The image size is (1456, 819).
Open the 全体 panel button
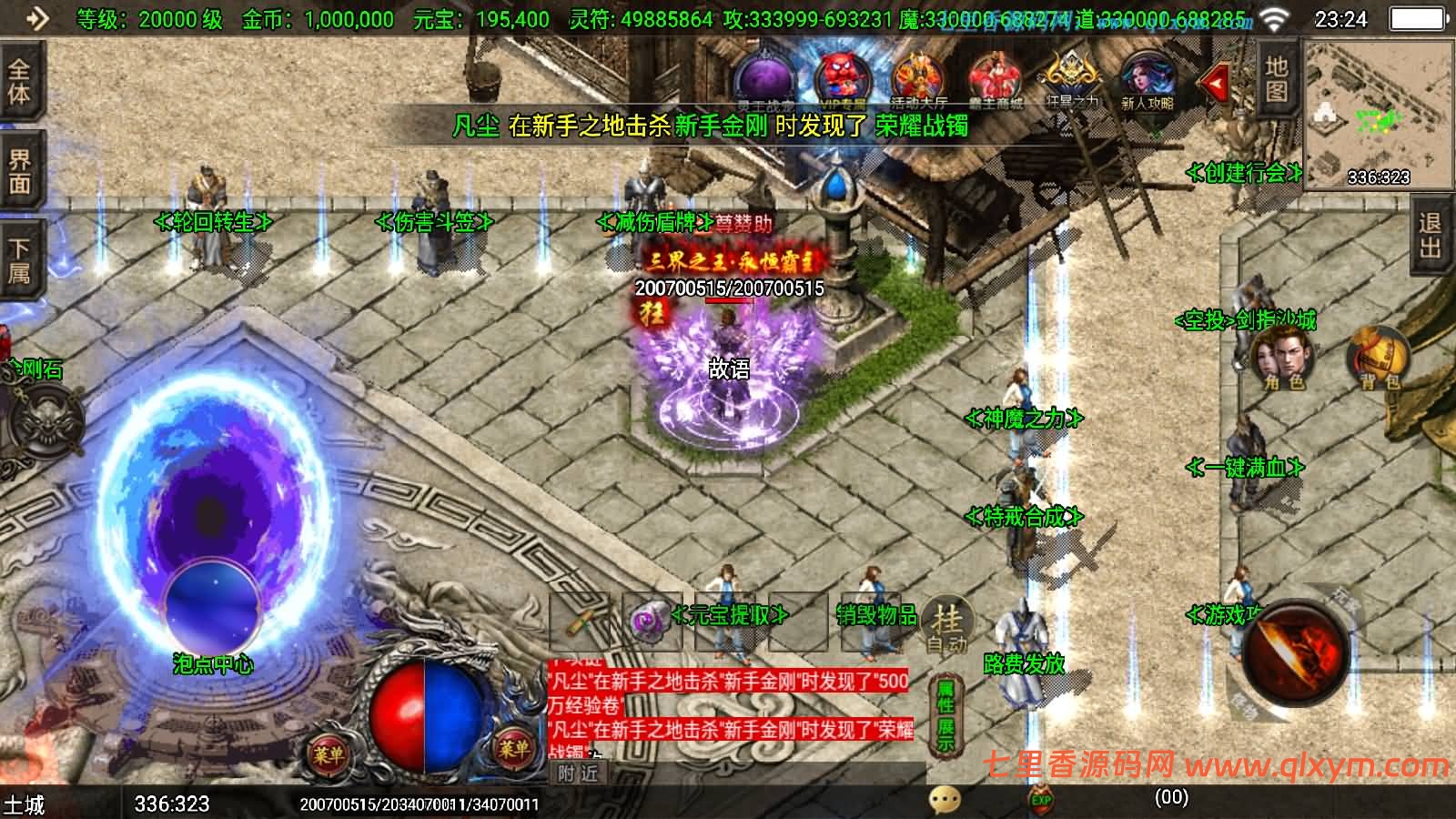(20, 82)
